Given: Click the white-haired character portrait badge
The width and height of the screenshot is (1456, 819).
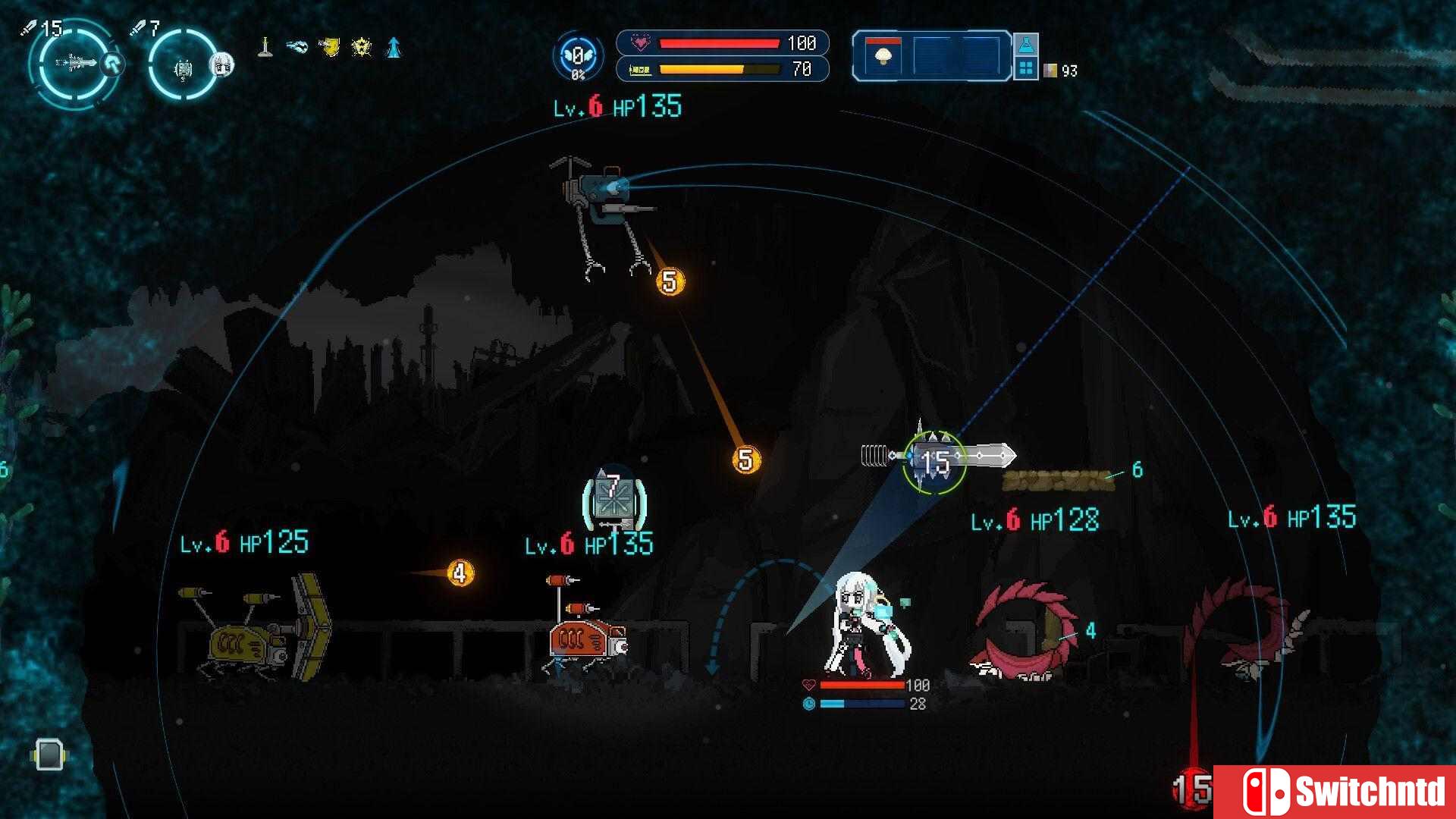Looking at the screenshot, I should pyautogui.click(x=221, y=64).
